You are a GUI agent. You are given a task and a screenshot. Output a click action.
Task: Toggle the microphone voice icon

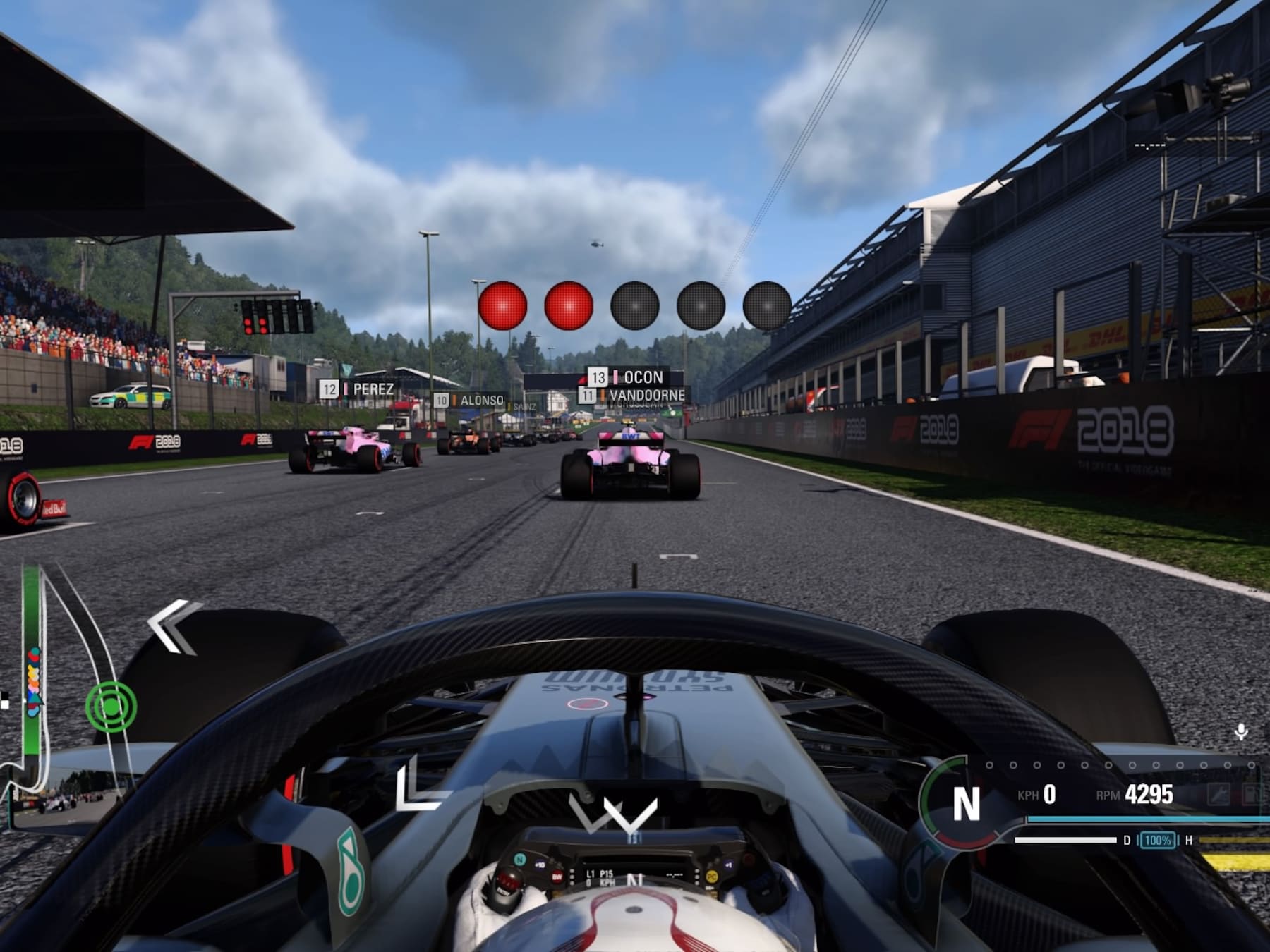(1241, 732)
